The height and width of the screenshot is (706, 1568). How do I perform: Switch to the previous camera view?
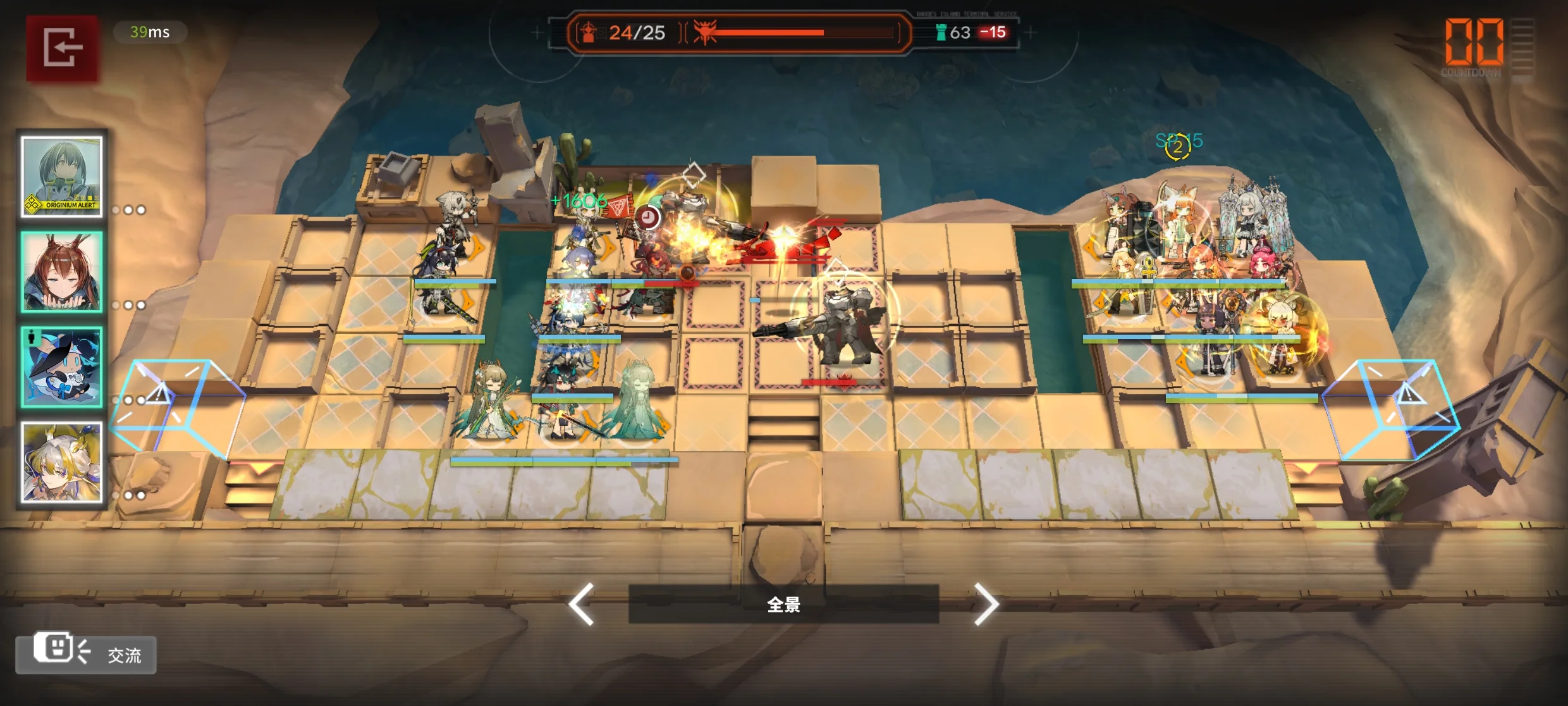pos(582,604)
